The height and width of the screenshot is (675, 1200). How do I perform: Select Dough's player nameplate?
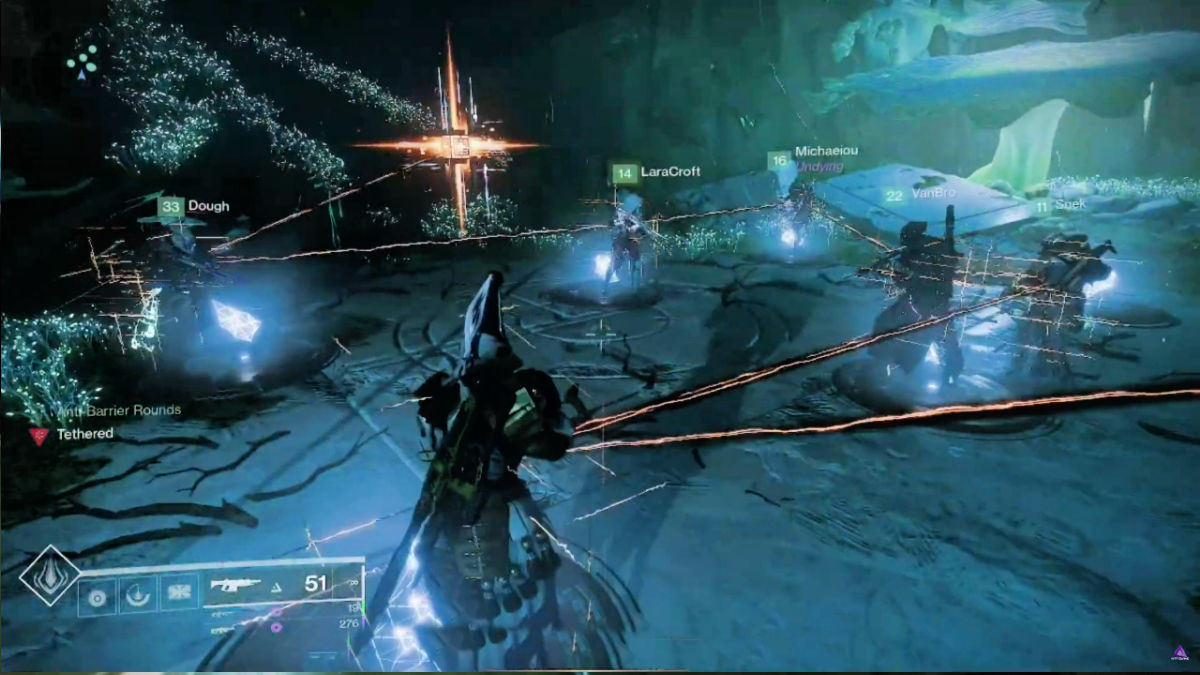click(195, 207)
